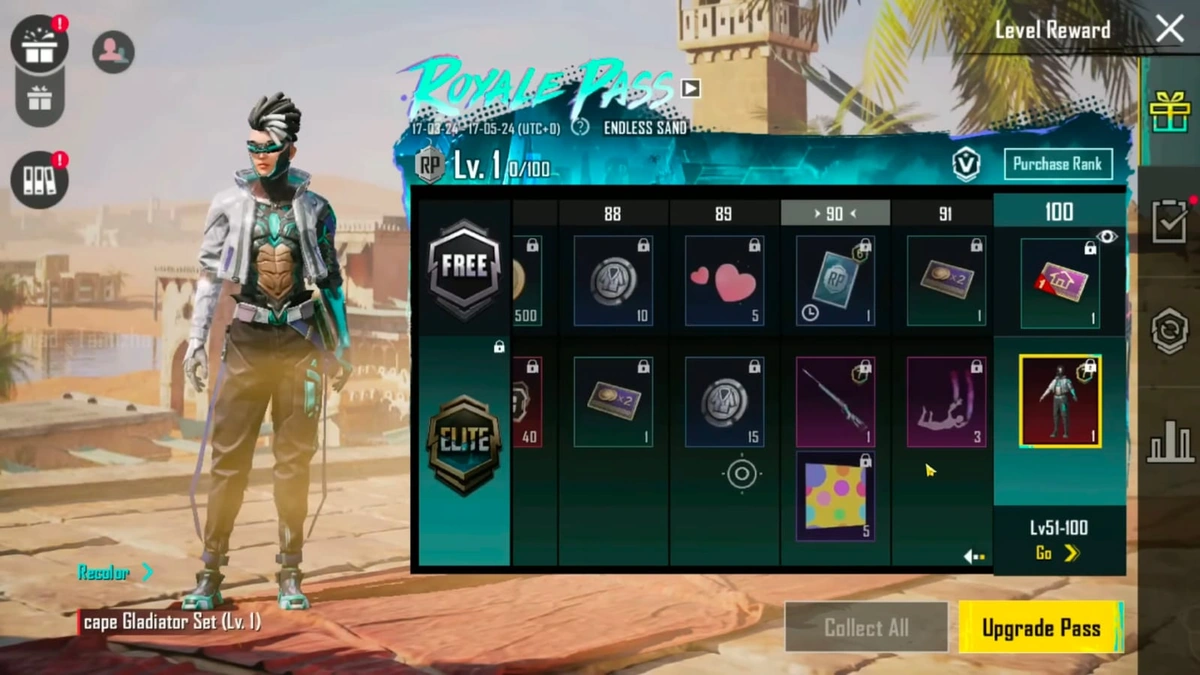Click the Upgrade Pass button
Screen dimensions: 1200x675
tap(1040, 628)
